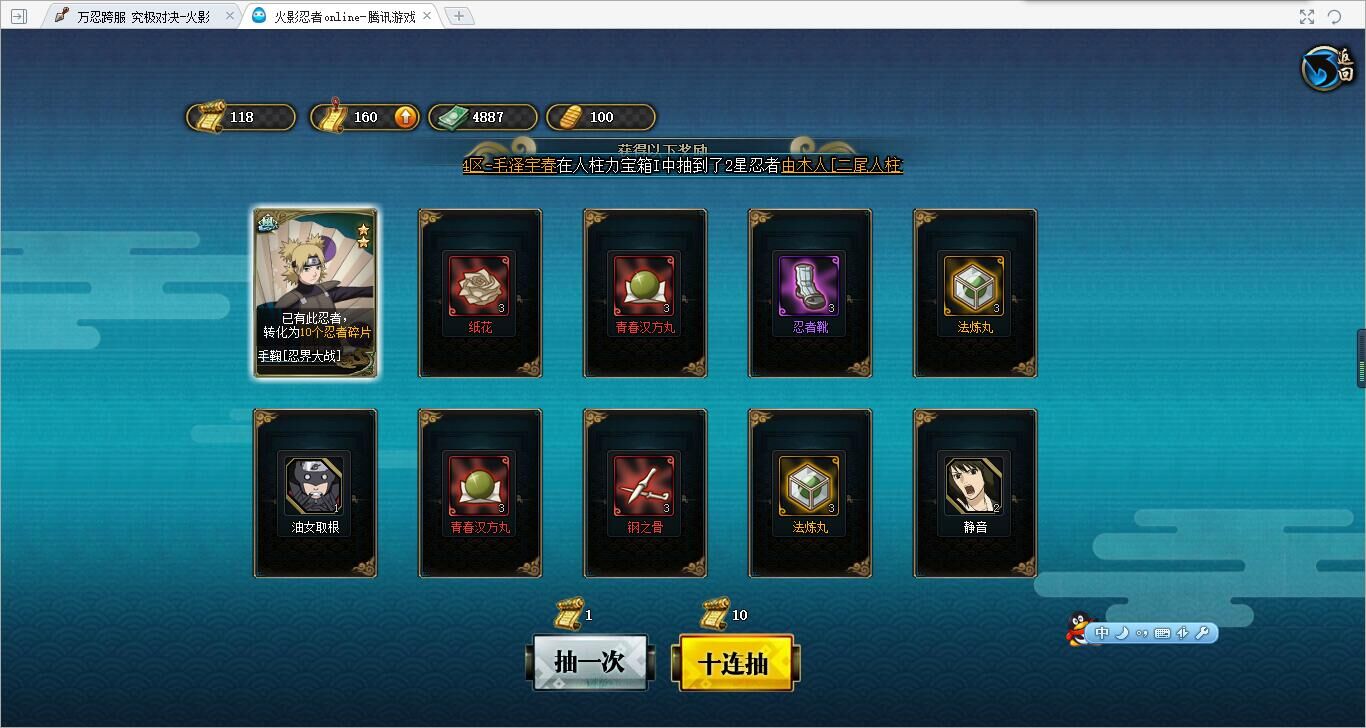The image size is (1366, 728).
Task: Select the 油女取根 ninja card
Action: coord(315,493)
